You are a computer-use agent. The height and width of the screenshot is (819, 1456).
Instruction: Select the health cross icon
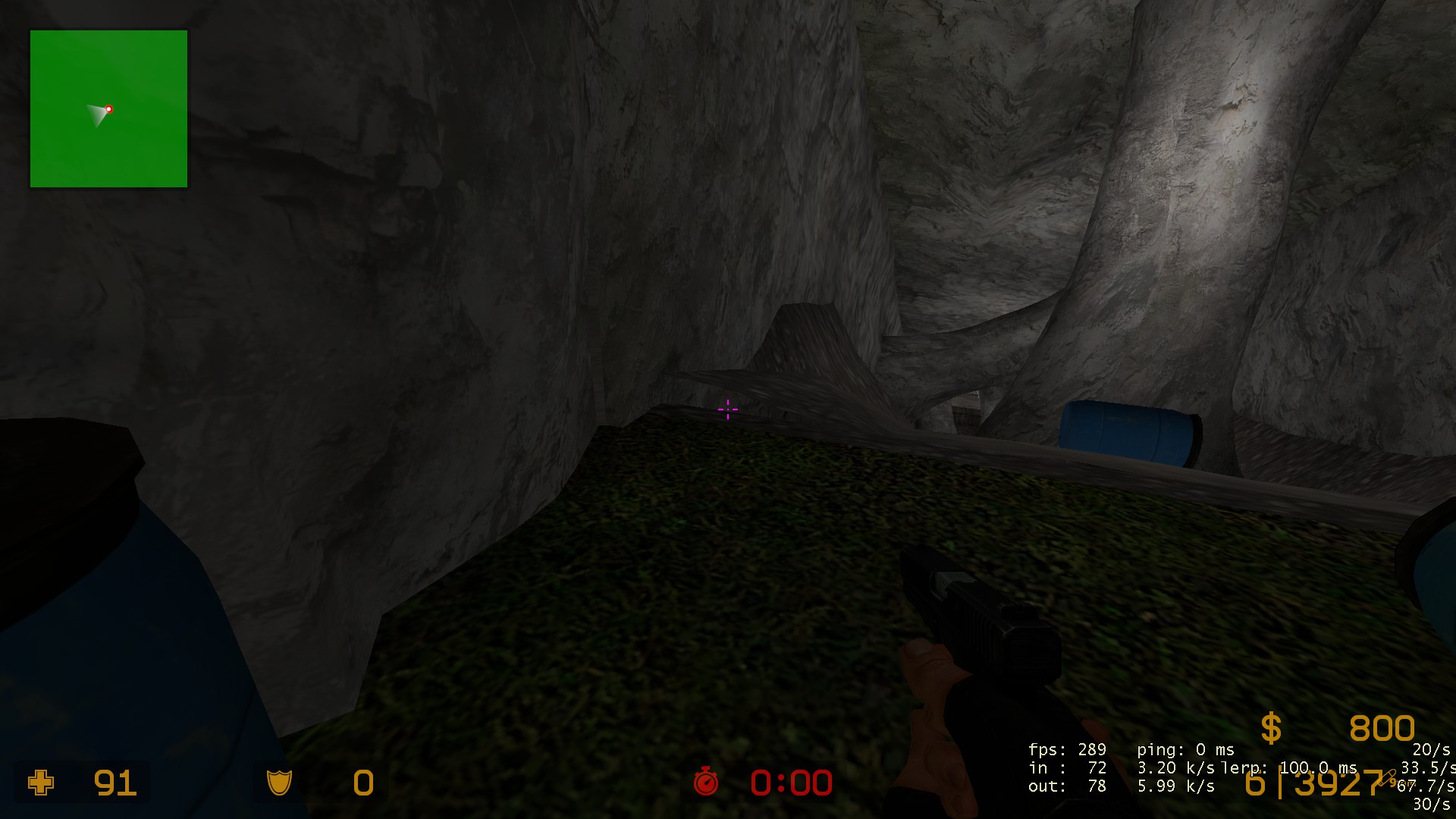41,782
